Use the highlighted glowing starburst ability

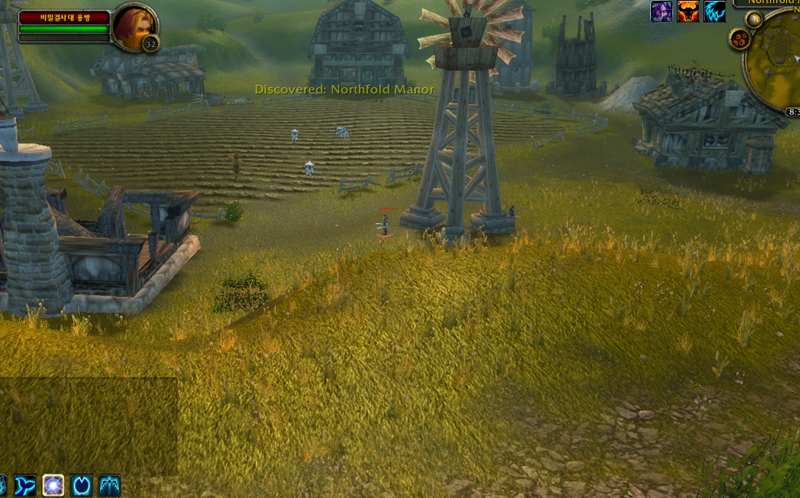pos(53,486)
